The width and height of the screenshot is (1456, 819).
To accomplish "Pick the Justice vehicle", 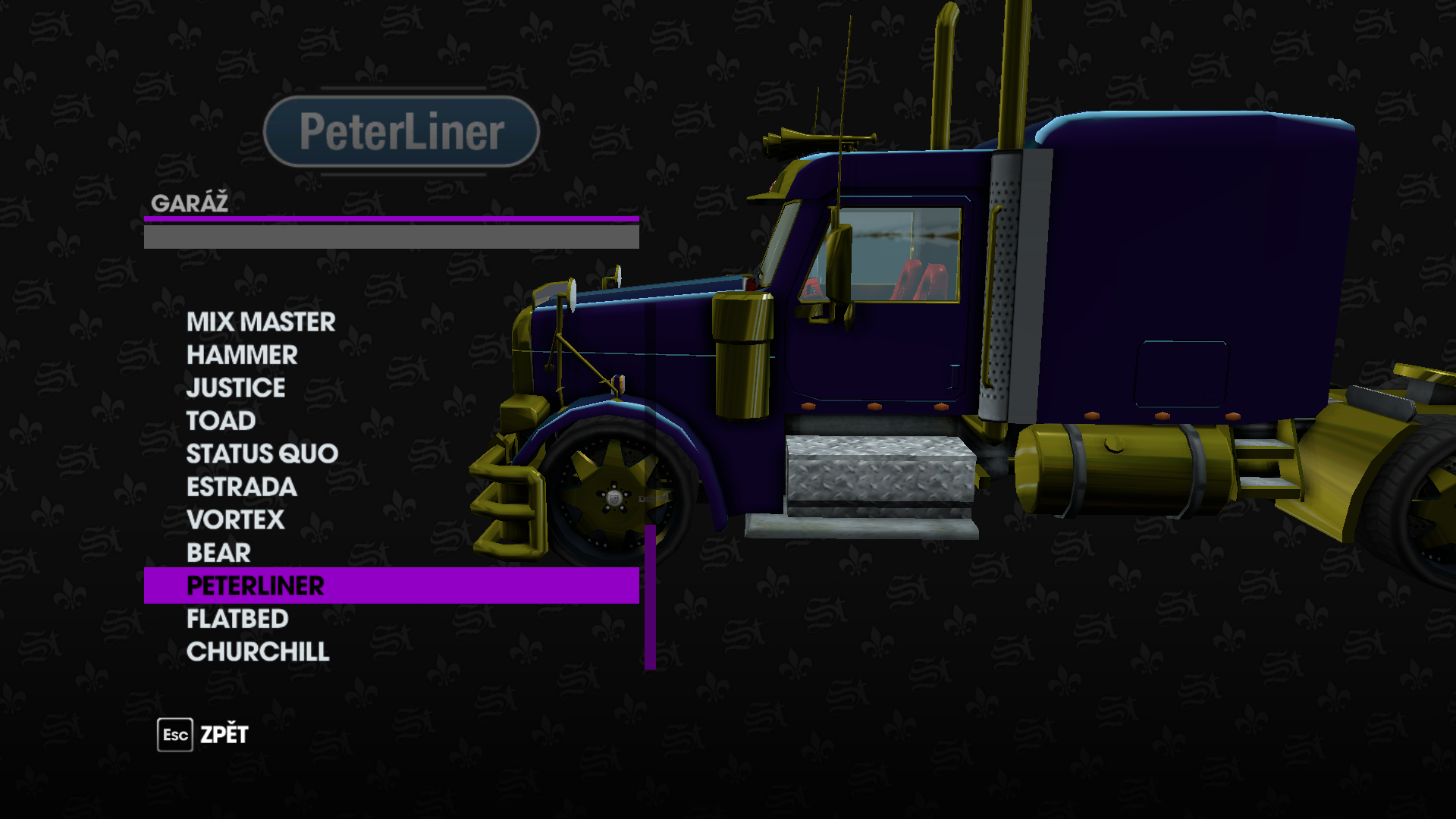I will 236,388.
